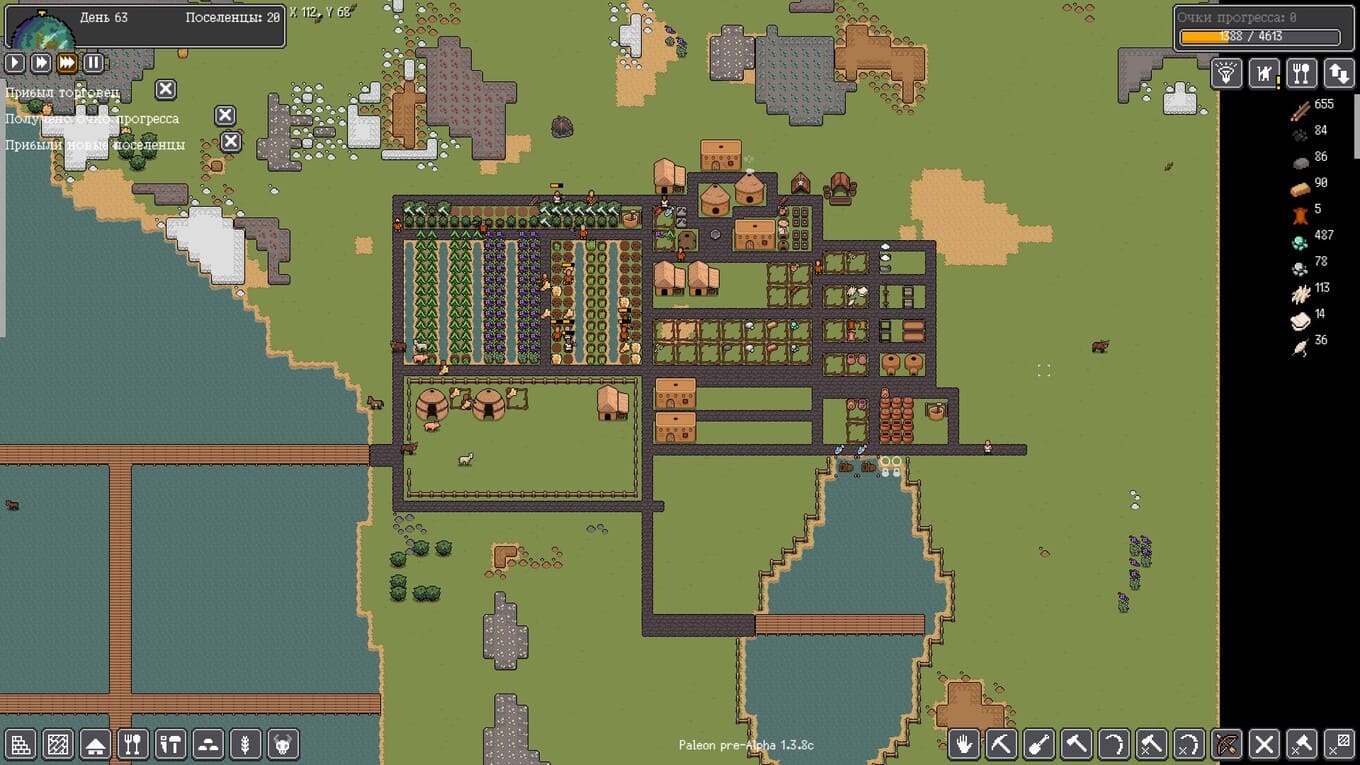1360x765 pixels.
Task: Choose the house buildings category
Action: 95,744
